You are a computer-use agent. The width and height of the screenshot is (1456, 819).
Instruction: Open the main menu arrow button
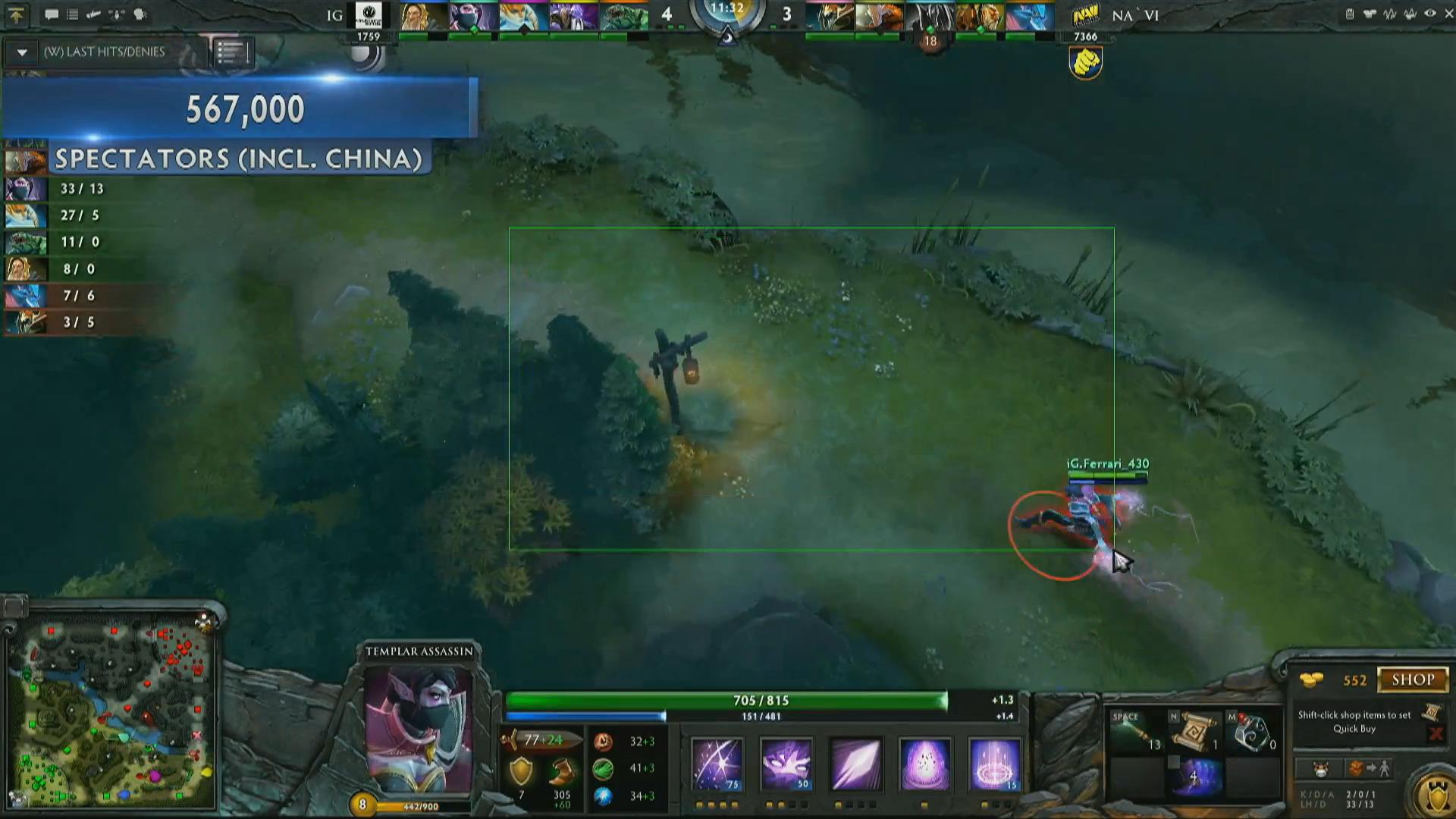(x=16, y=14)
